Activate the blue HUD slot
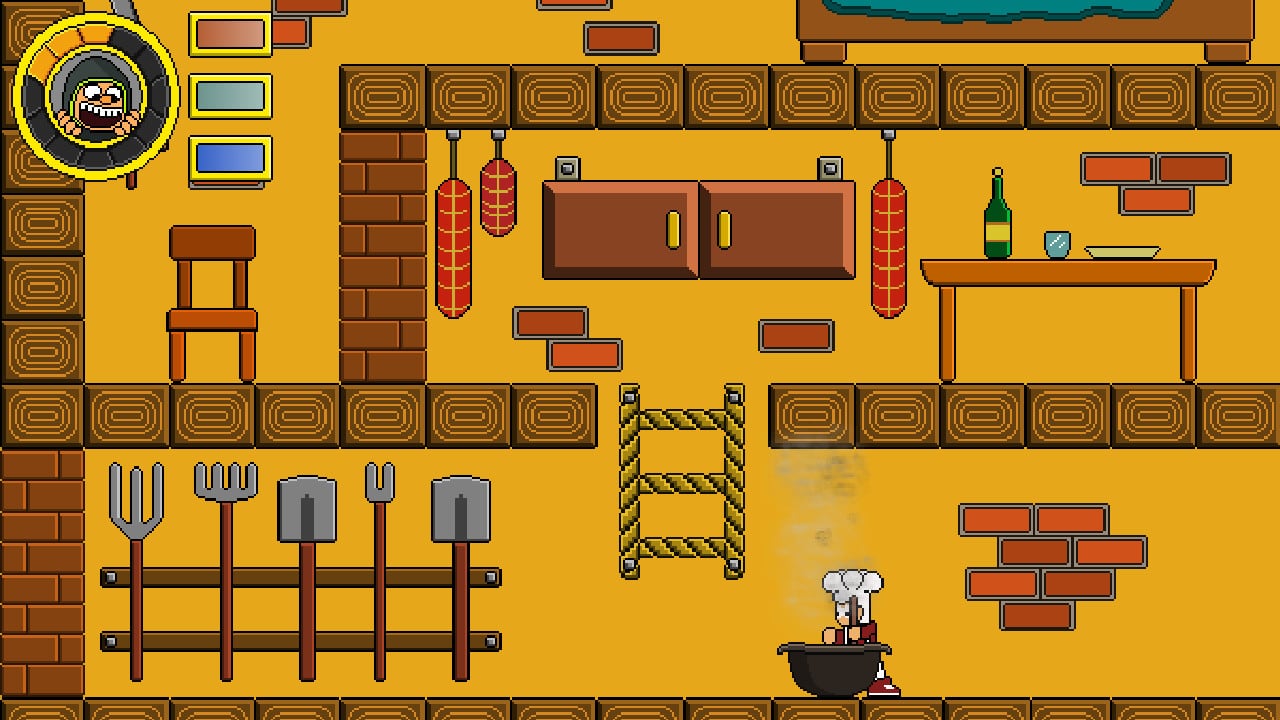Viewport: 1280px width, 720px height. click(230, 158)
